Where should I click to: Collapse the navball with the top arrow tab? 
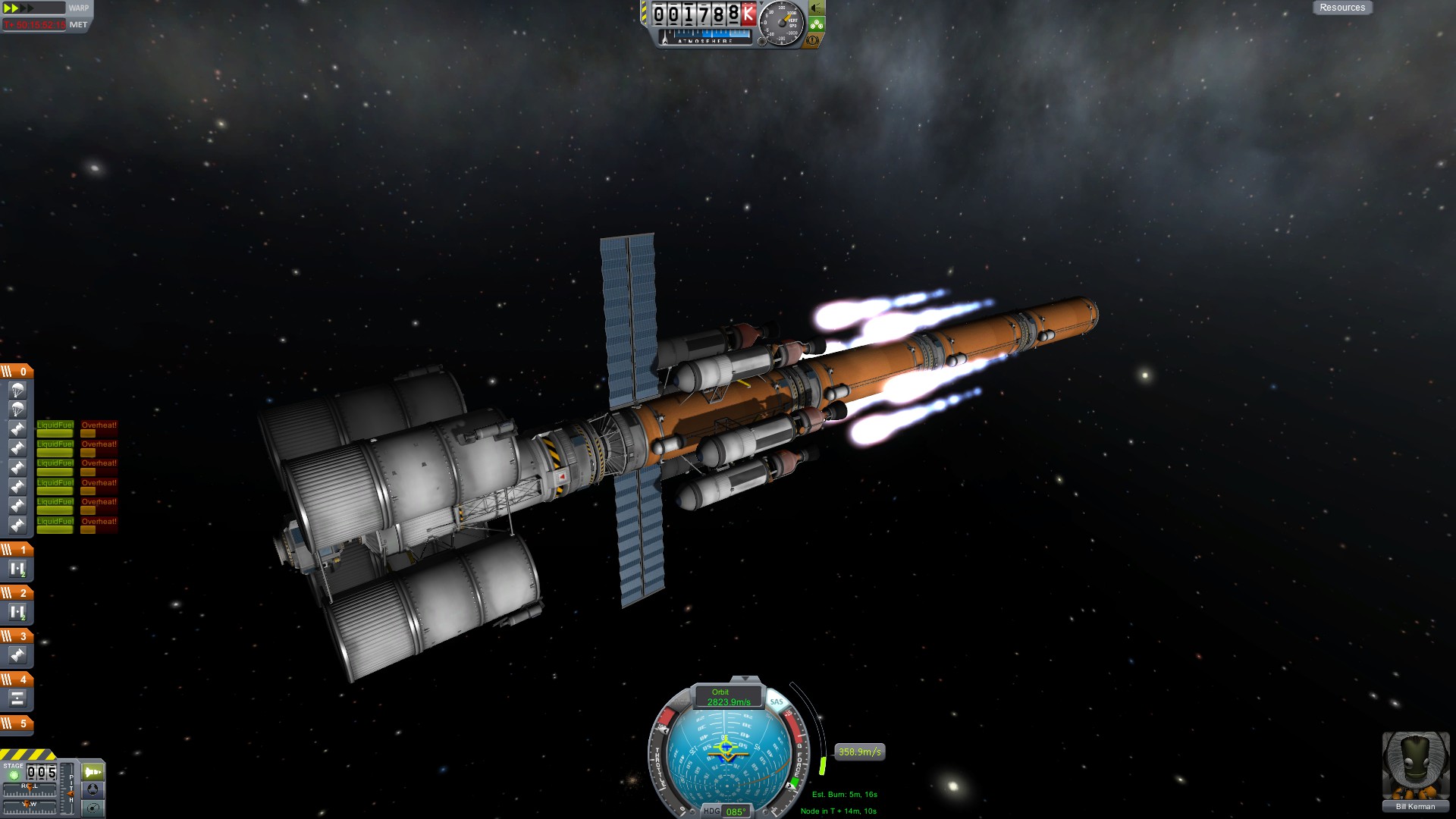pyautogui.click(x=745, y=679)
